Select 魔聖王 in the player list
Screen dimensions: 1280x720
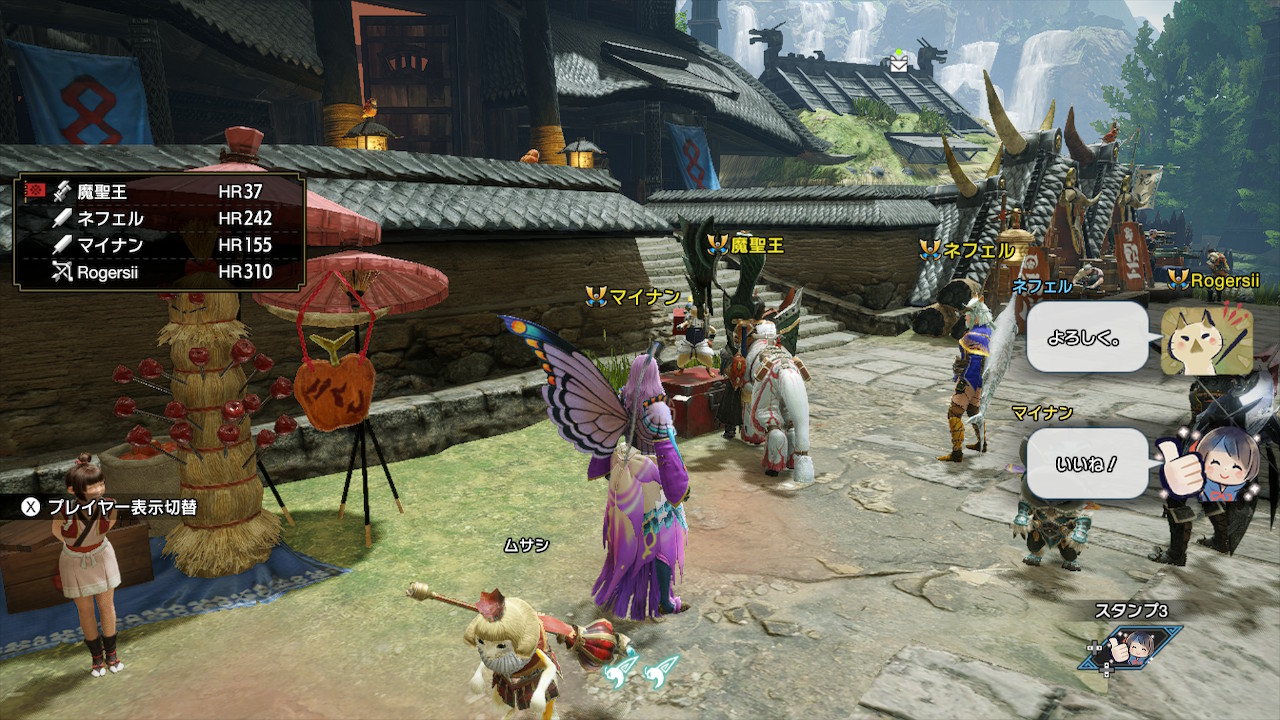(x=160, y=191)
